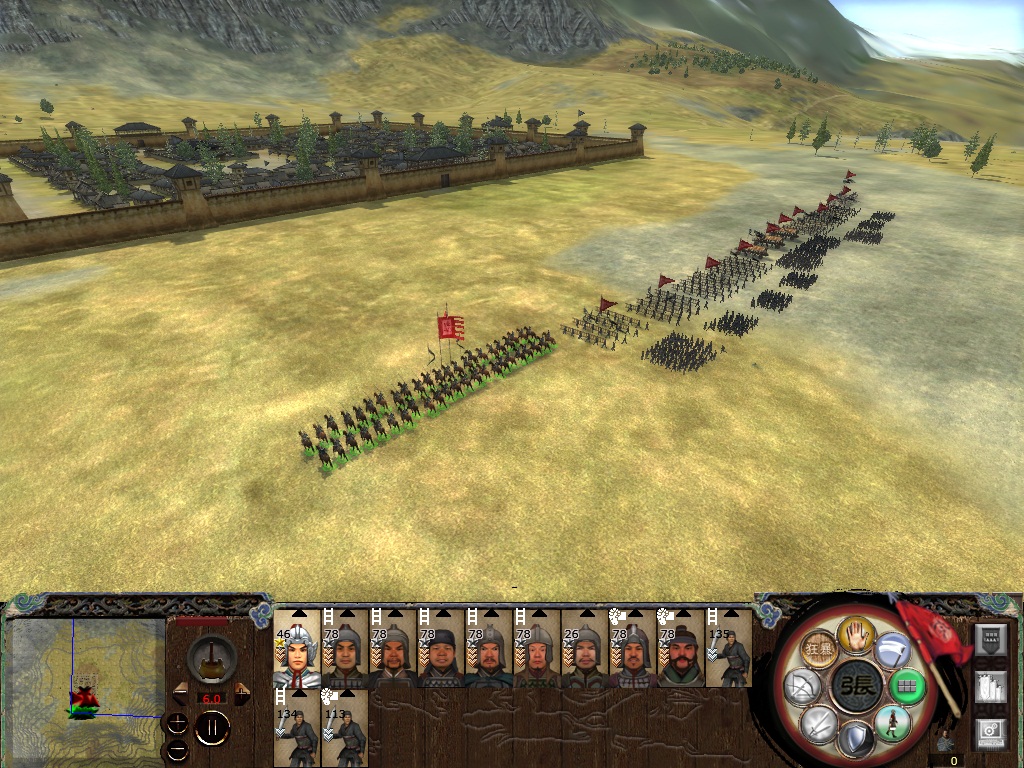Zoom in the minimap
The width and height of the screenshot is (1024, 768).
(177, 722)
